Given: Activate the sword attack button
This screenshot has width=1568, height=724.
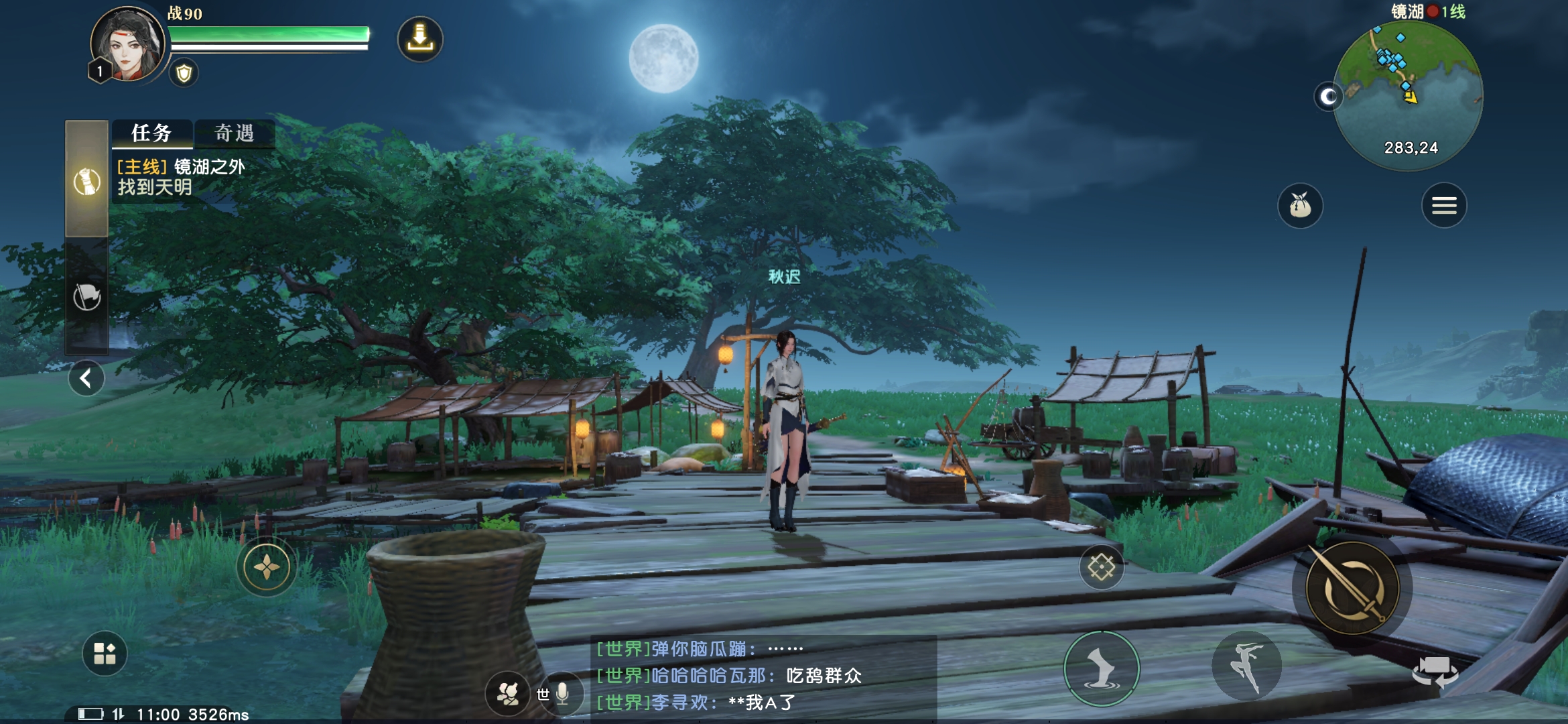Looking at the screenshot, I should pyautogui.click(x=1352, y=589).
